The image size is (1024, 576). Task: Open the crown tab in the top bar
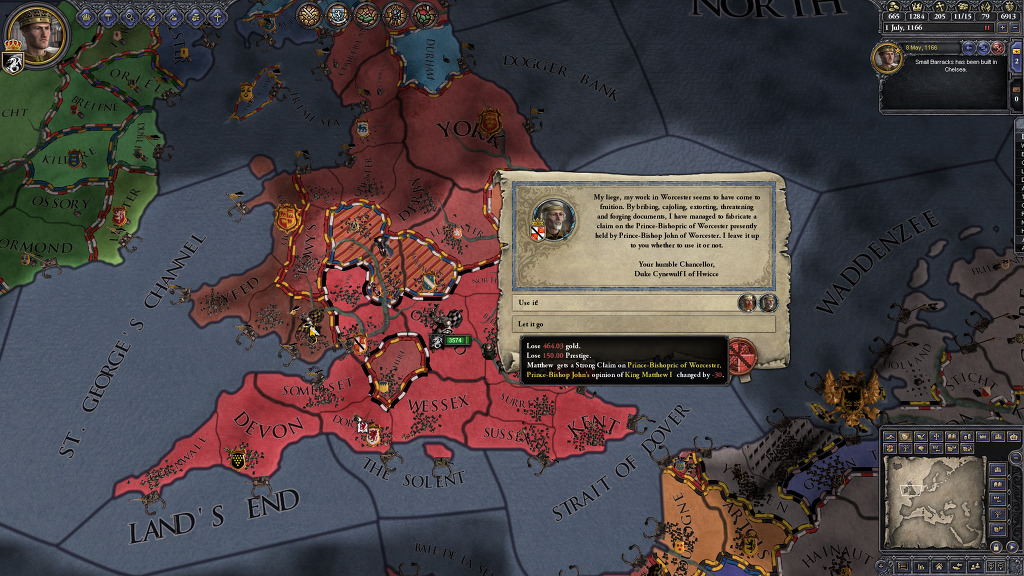[87, 15]
